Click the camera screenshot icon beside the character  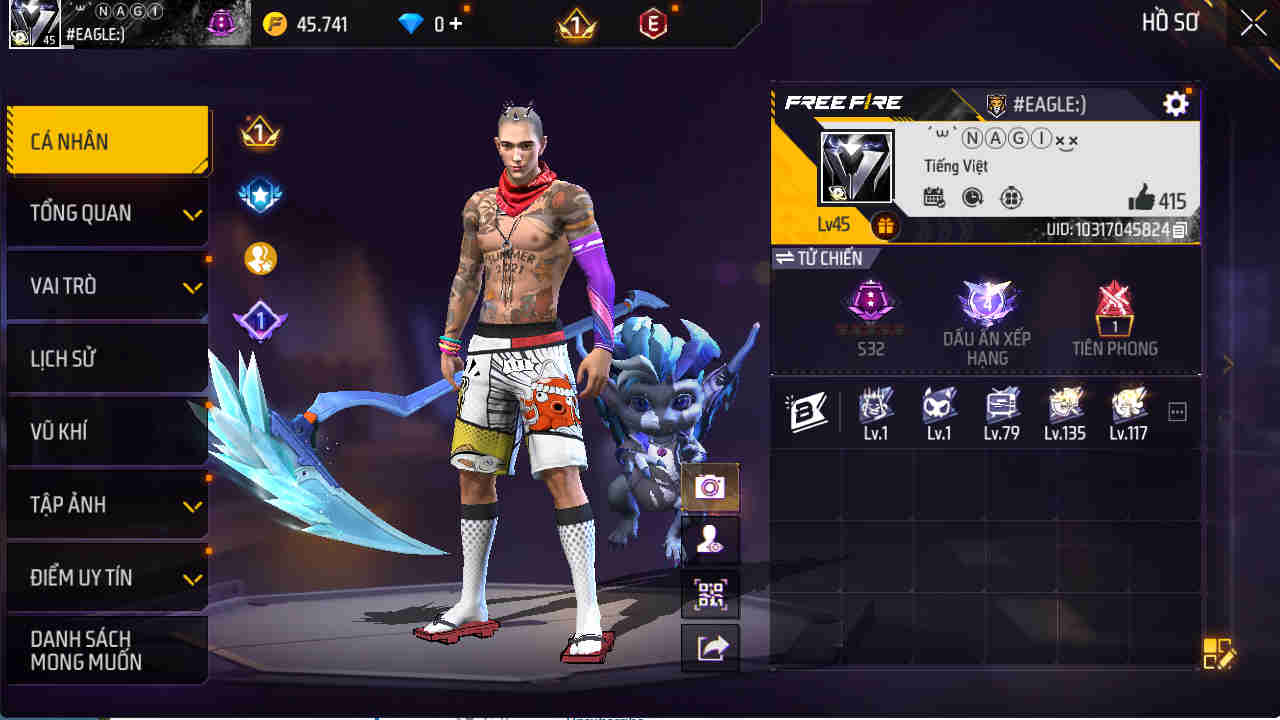pos(710,488)
